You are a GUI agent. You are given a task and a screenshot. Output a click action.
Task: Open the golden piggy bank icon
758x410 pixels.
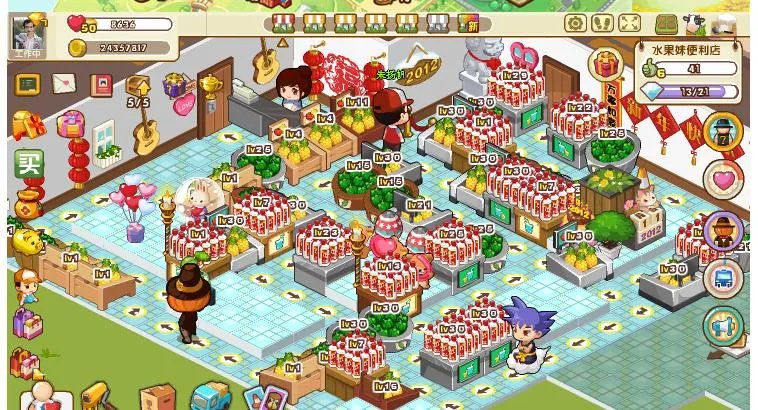(27, 242)
